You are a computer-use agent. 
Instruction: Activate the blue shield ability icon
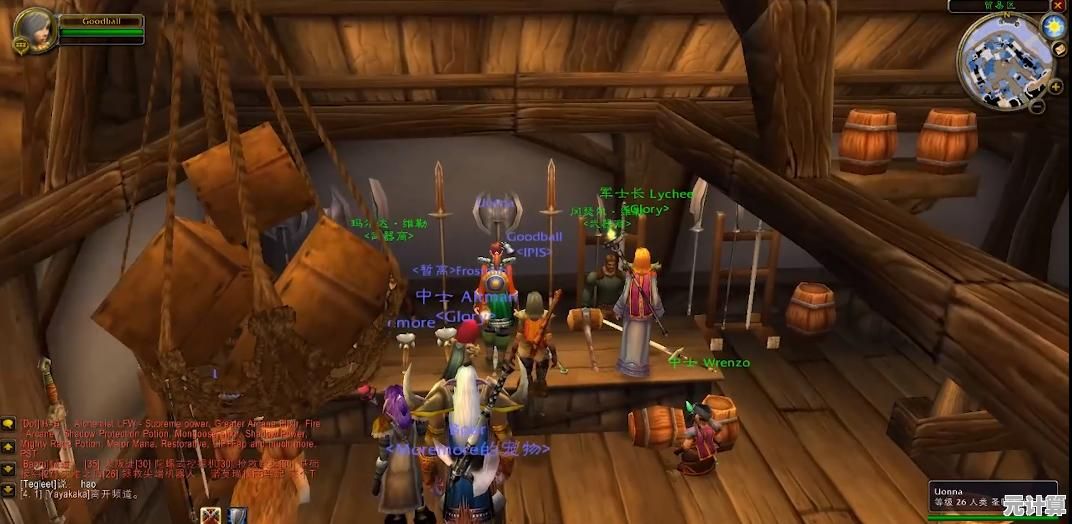pos(238,516)
